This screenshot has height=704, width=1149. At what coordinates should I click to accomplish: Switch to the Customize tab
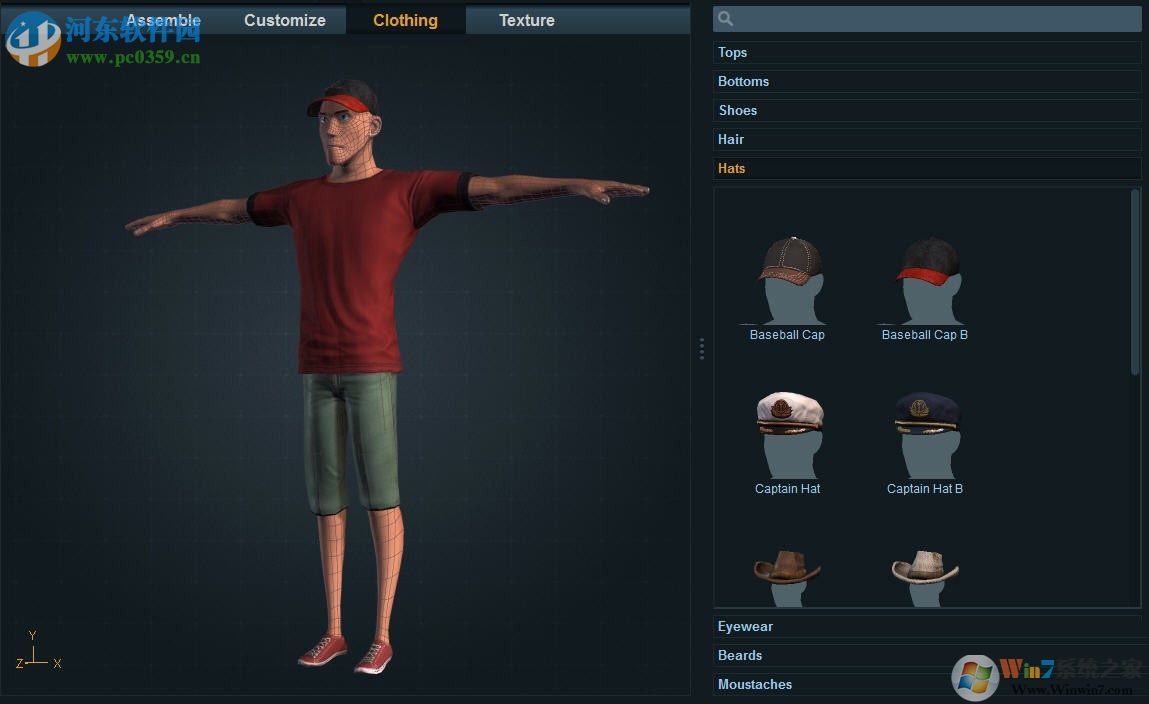click(285, 20)
